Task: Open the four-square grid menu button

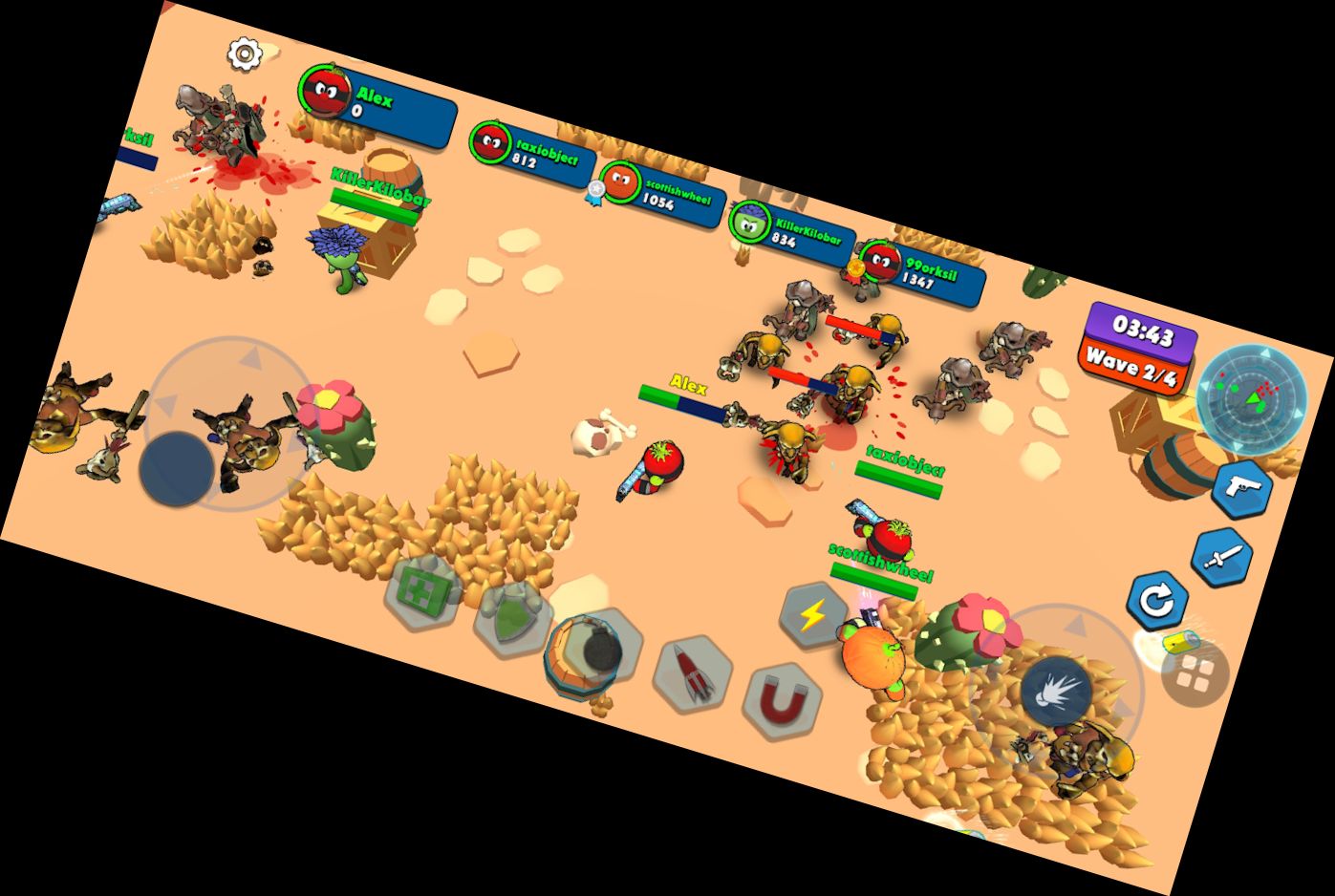Action: click(x=1195, y=674)
